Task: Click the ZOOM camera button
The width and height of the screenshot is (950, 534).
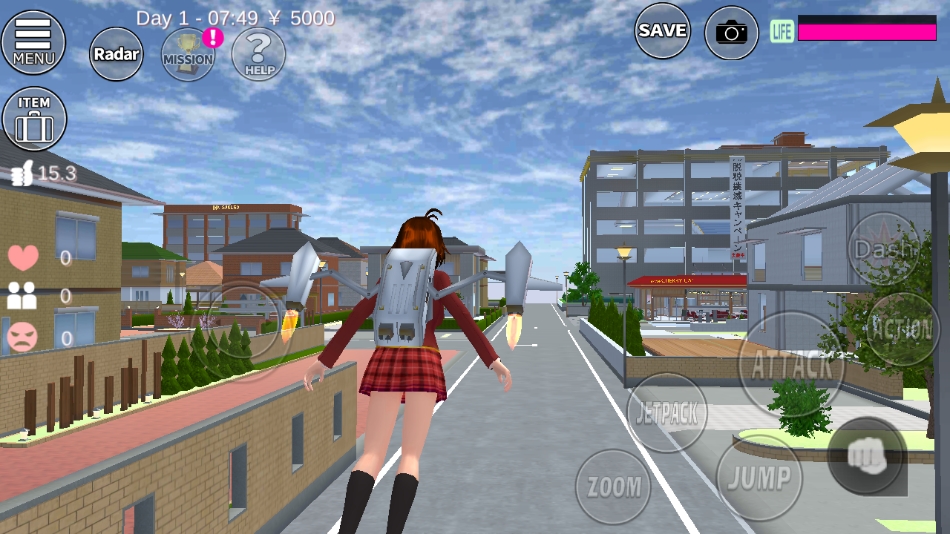Action: tap(613, 487)
